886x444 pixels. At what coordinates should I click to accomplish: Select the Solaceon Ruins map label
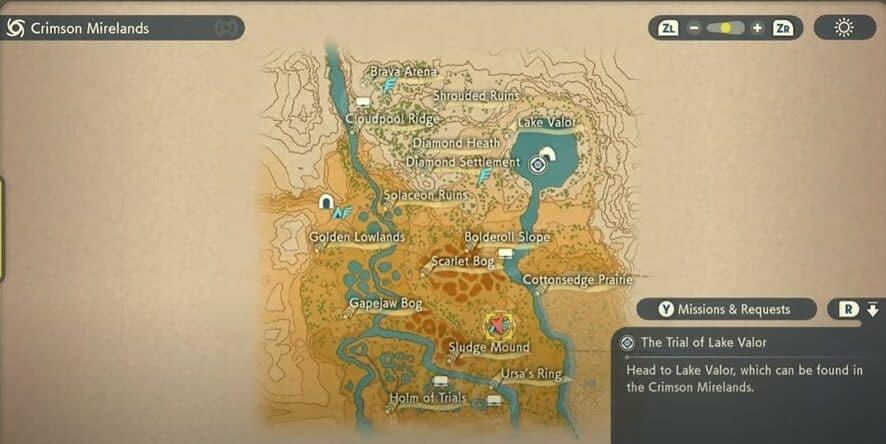[426, 195]
